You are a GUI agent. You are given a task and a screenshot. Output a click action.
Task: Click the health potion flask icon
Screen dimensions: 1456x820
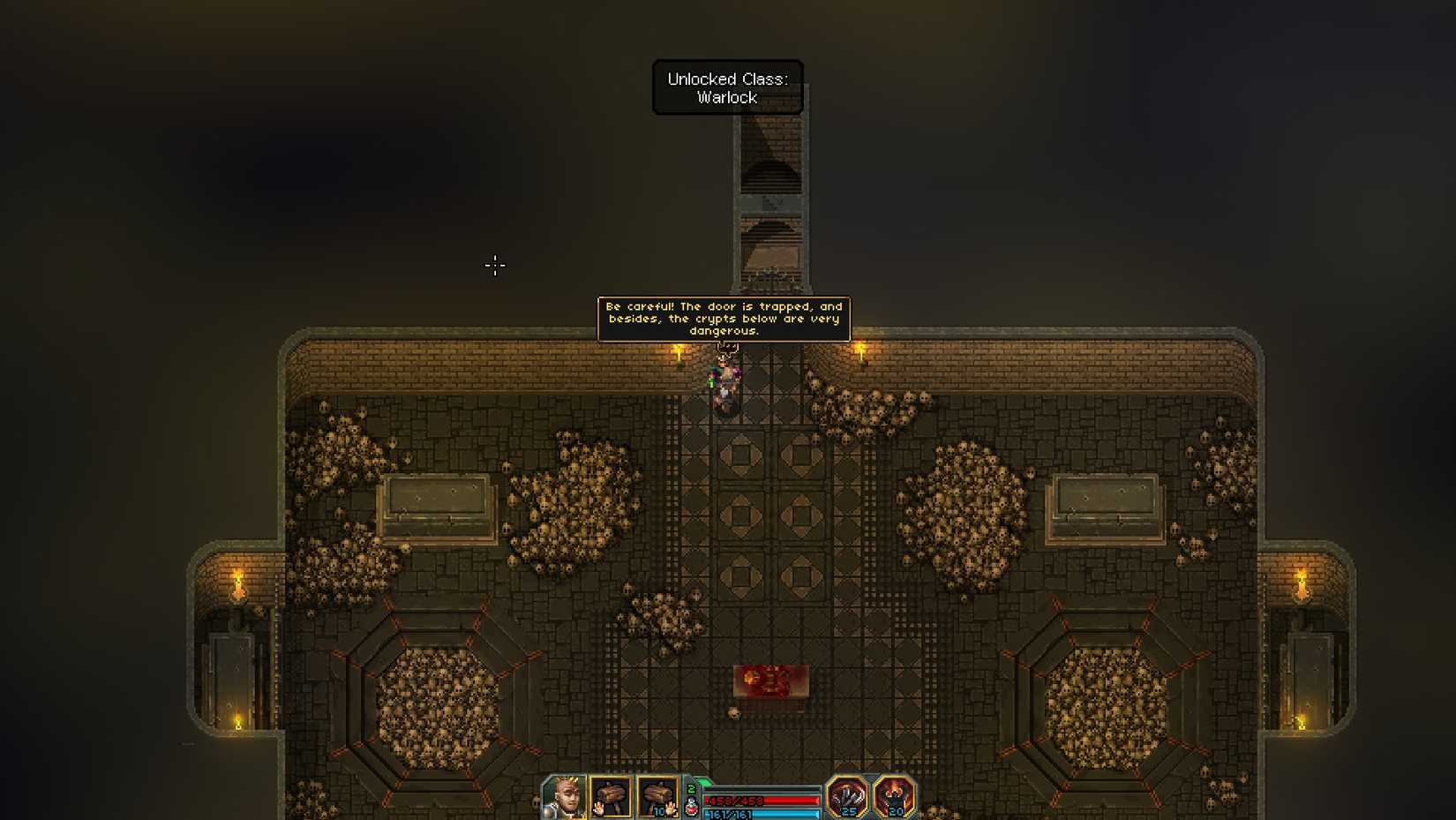tap(691, 807)
